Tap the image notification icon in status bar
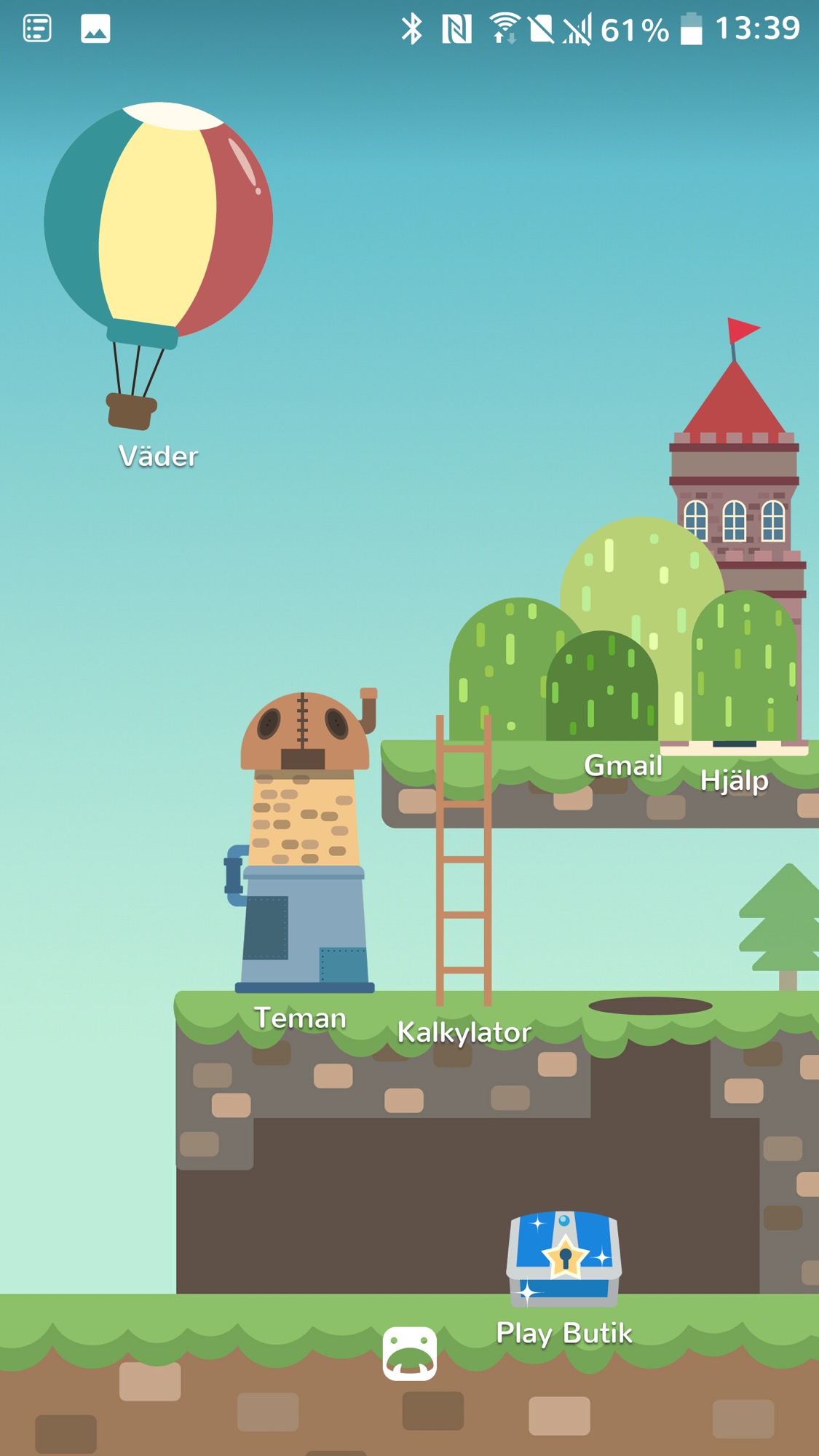 pos(95,29)
